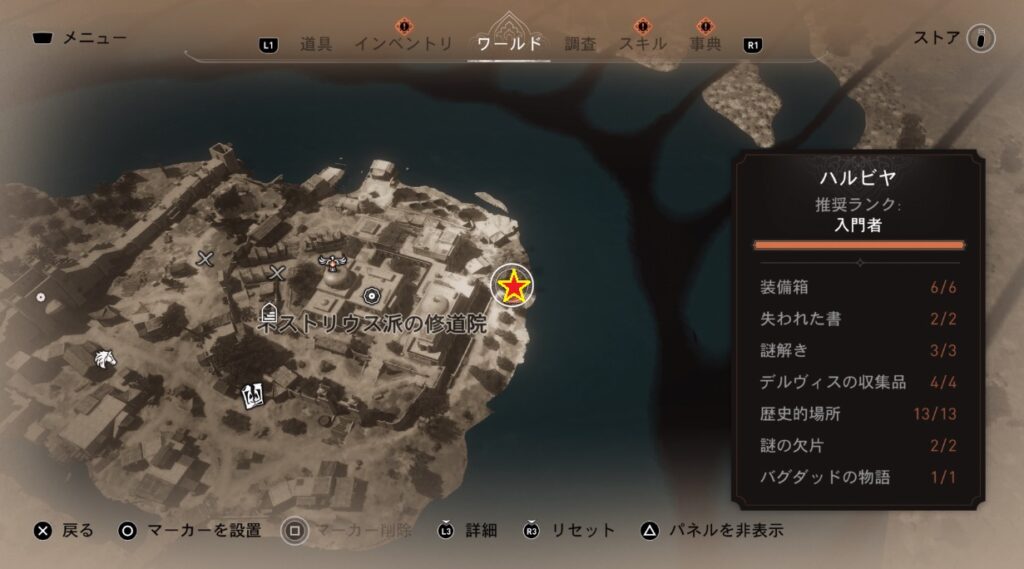Select the 失われた書 collectible row
The width and height of the screenshot is (1024, 569).
coord(858,319)
